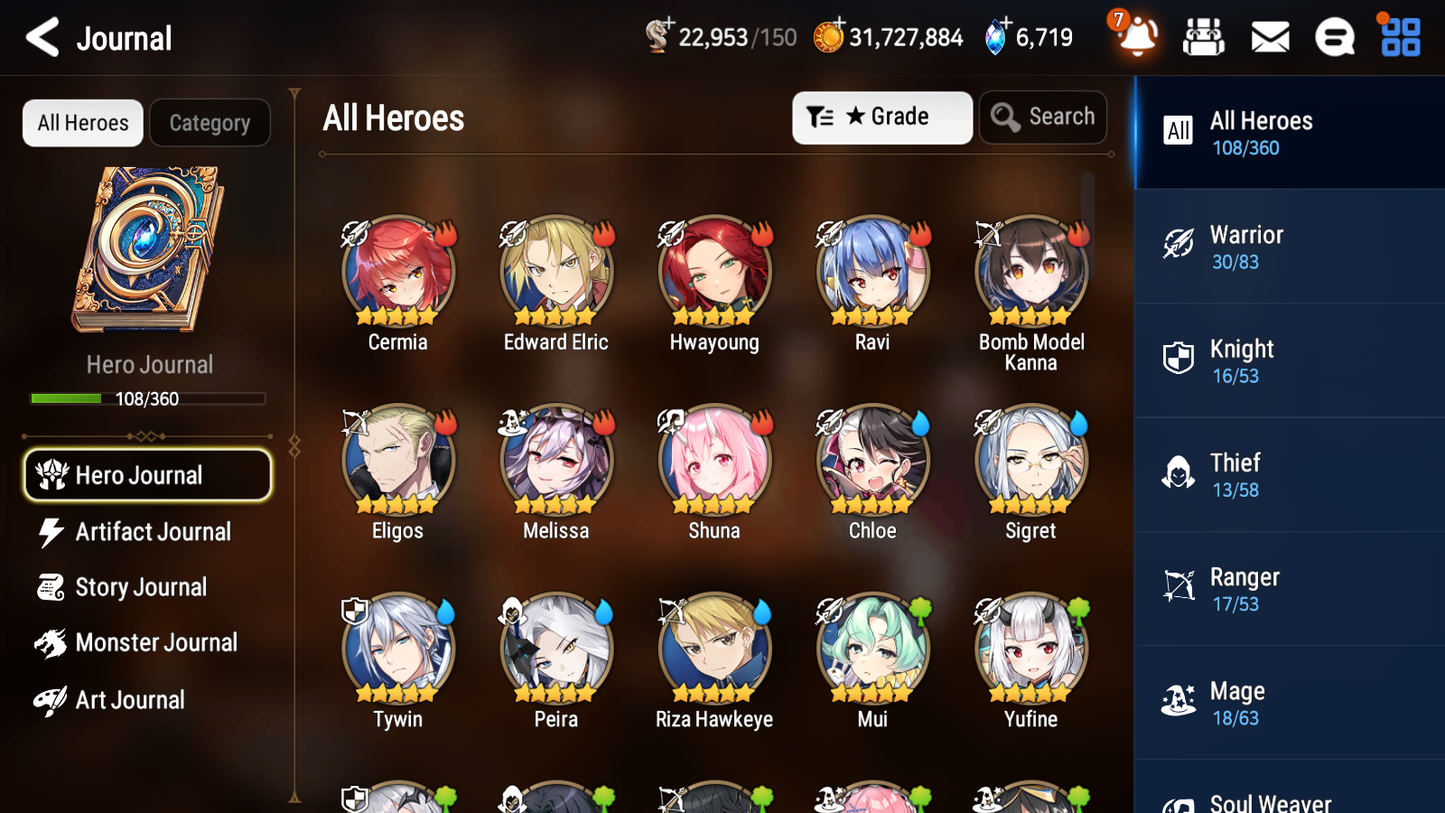Select the Knight class filter

pos(1288,360)
